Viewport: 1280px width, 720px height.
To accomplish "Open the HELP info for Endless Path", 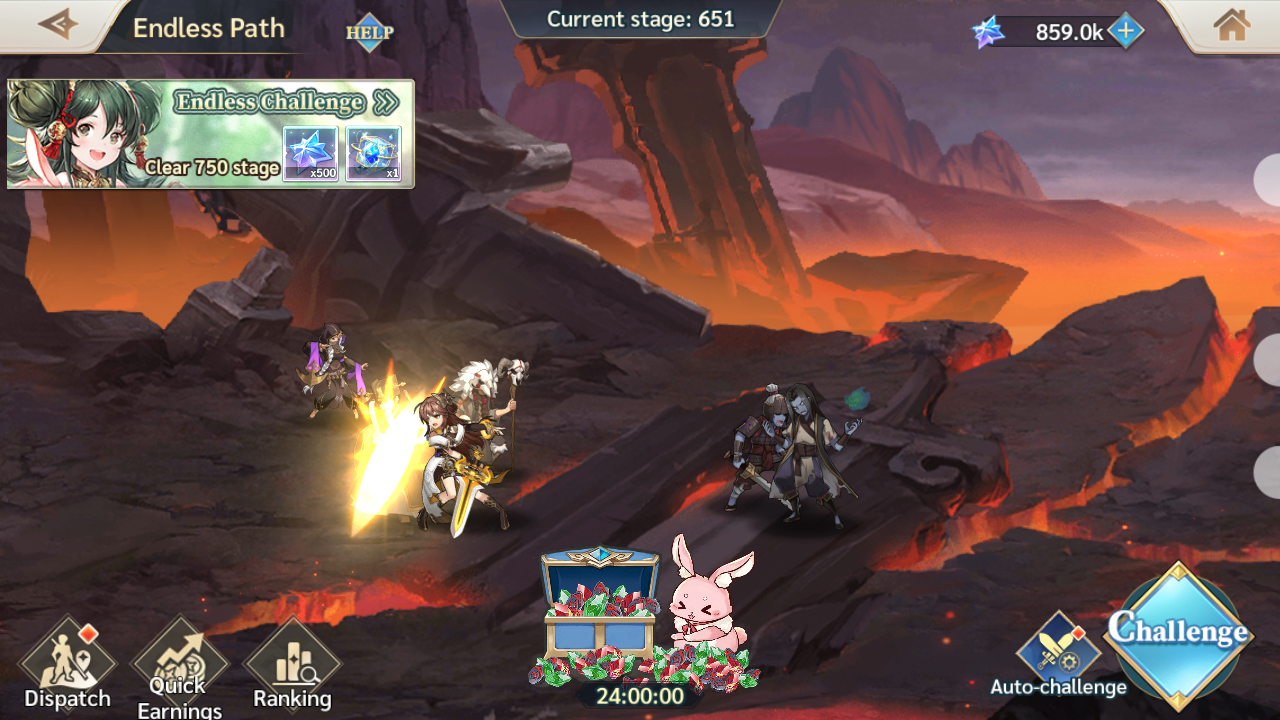I will [x=370, y=32].
